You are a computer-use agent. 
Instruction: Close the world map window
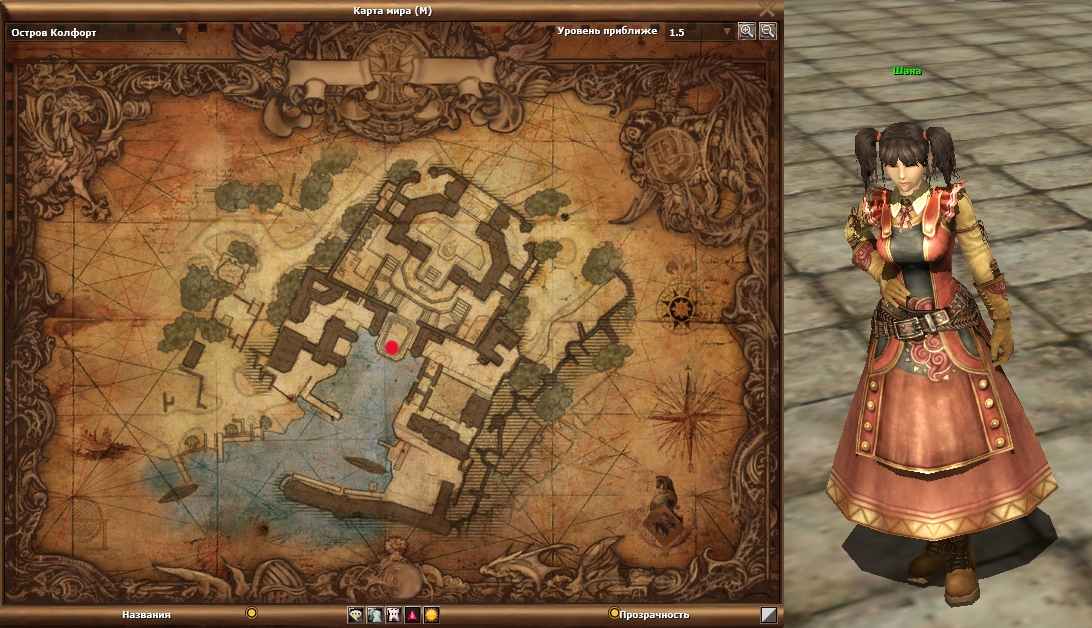[x=767, y=8]
